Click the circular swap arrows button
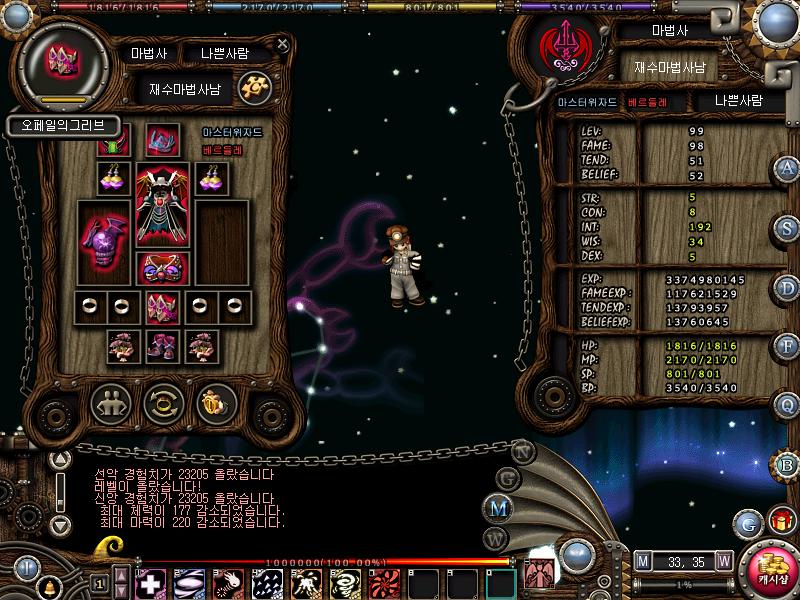This screenshot has width=800, height=600. point(162,404)
